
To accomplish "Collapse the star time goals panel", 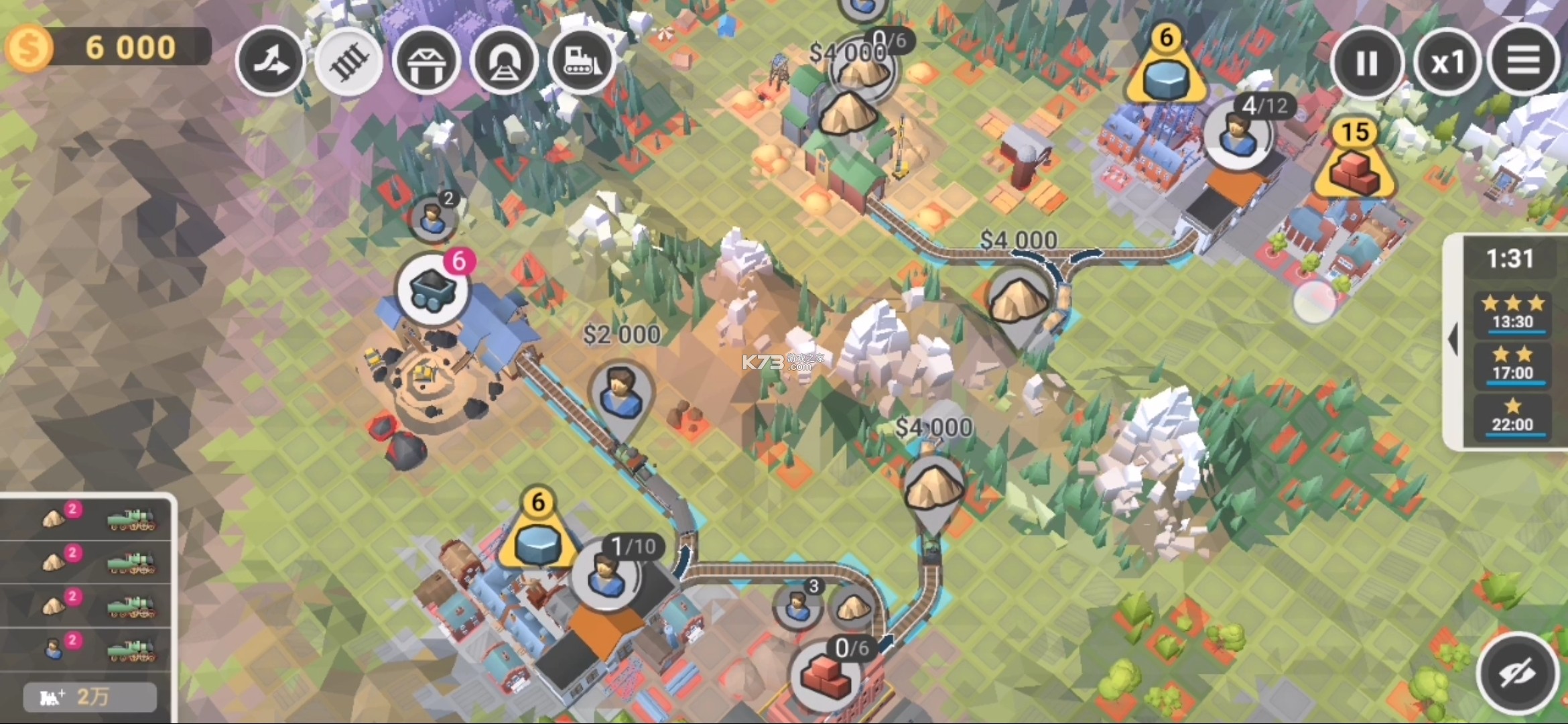I will (x=1453, y=340).
